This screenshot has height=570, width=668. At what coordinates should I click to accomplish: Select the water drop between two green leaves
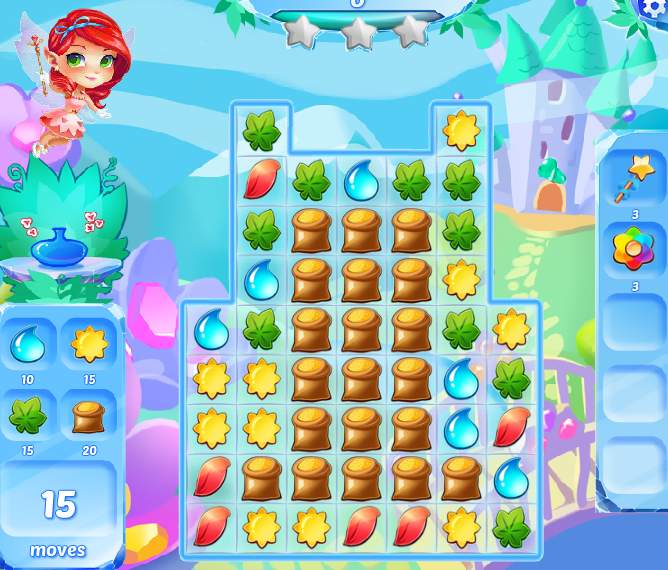(x=361, y=181)
